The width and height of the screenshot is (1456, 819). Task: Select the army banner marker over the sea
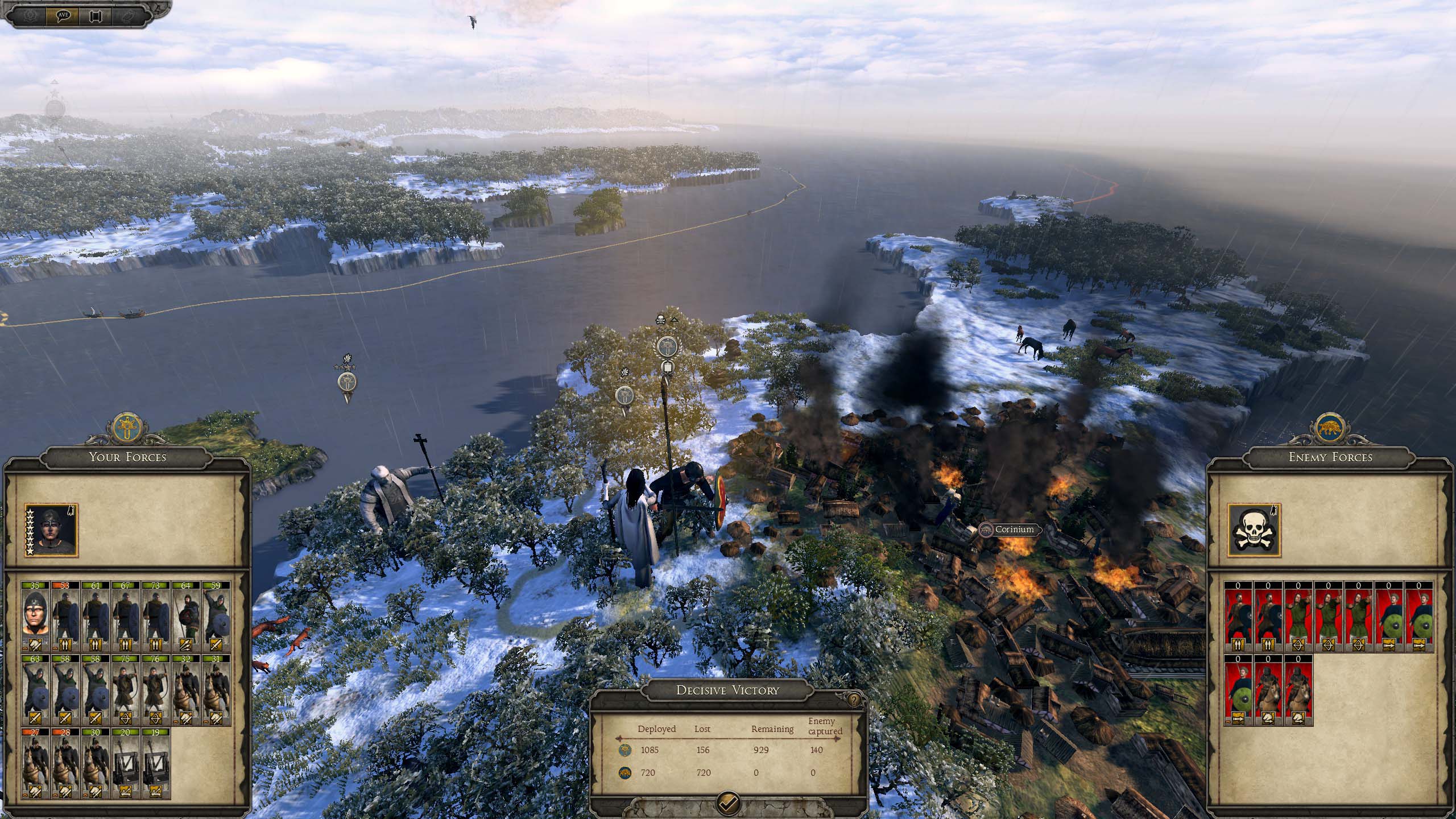pyautogui.click(x=346, y=382)
